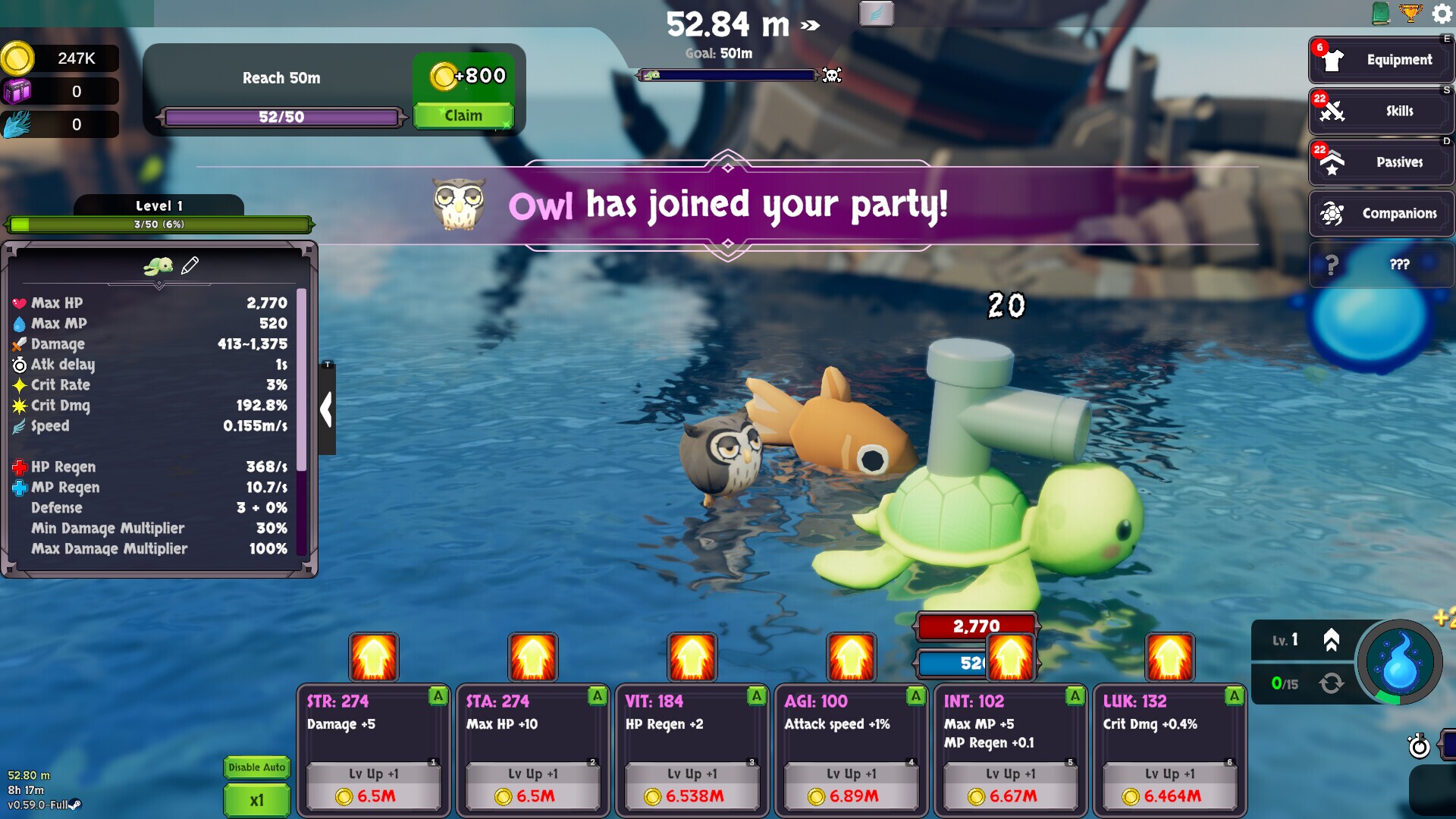
Task: Click the 247K coin counter
Action: [x=59, y=58]
